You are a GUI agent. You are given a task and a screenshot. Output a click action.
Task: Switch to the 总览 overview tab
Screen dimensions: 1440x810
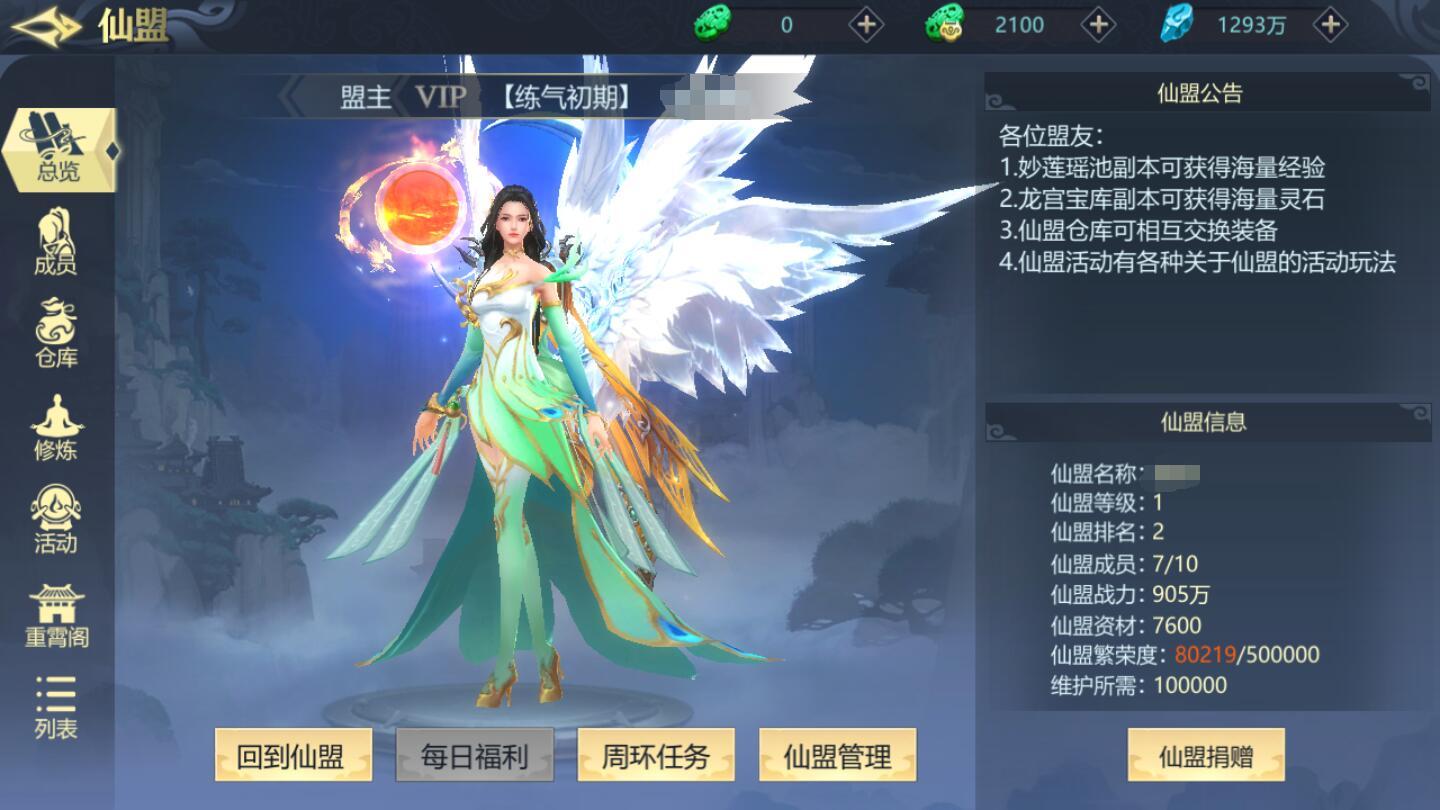coord(58,150)
